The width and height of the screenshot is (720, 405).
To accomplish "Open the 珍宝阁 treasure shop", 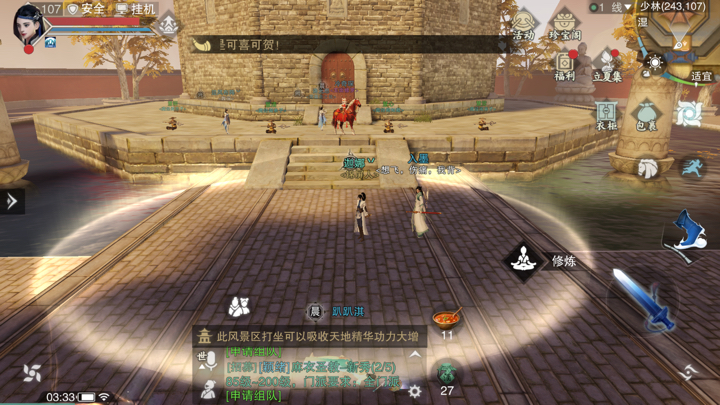I will point(566,25).
